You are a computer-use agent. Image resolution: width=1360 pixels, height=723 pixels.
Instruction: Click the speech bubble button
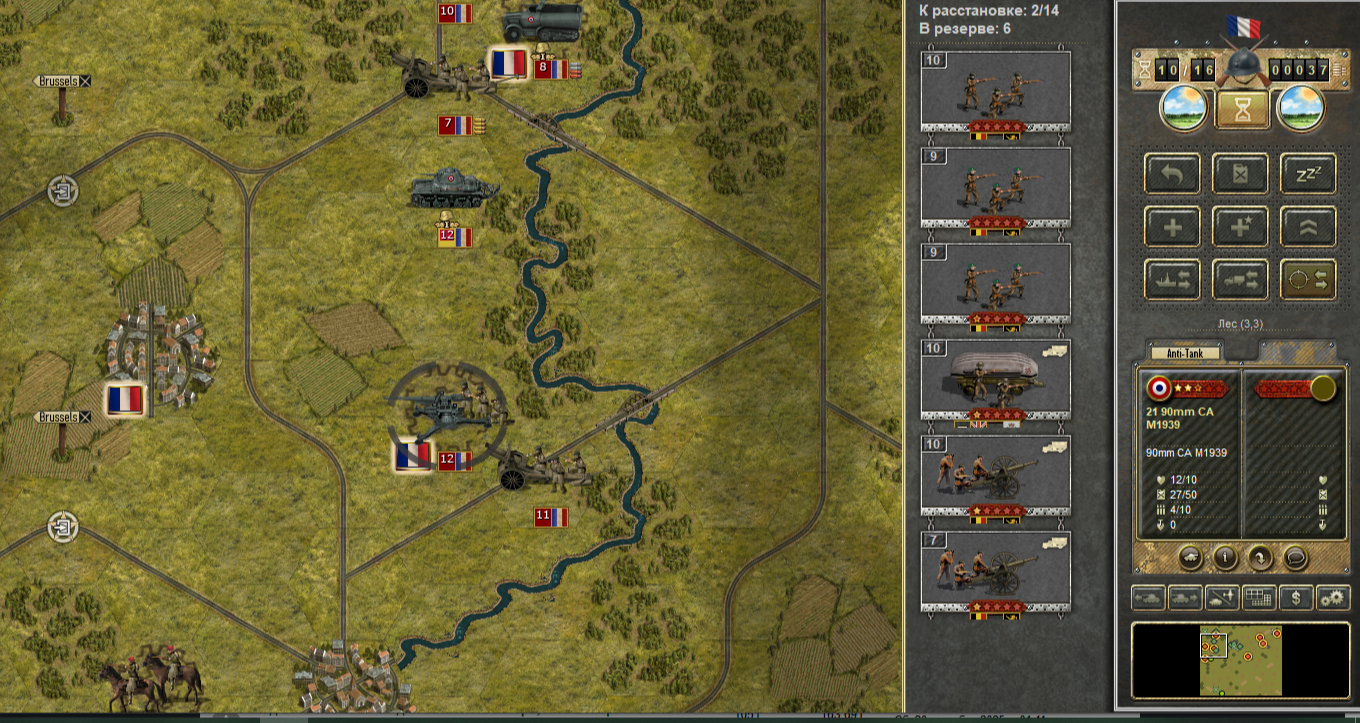tap(1297, 557)
